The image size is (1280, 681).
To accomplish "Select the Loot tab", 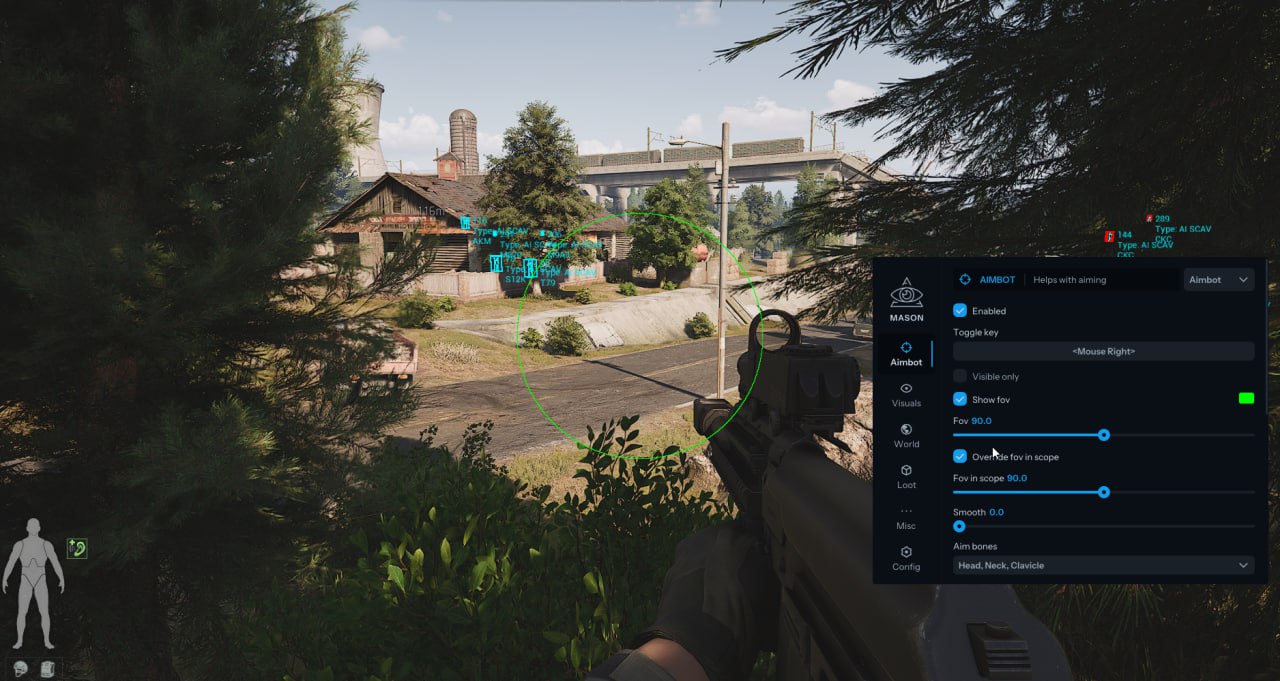I will point(906,476).
